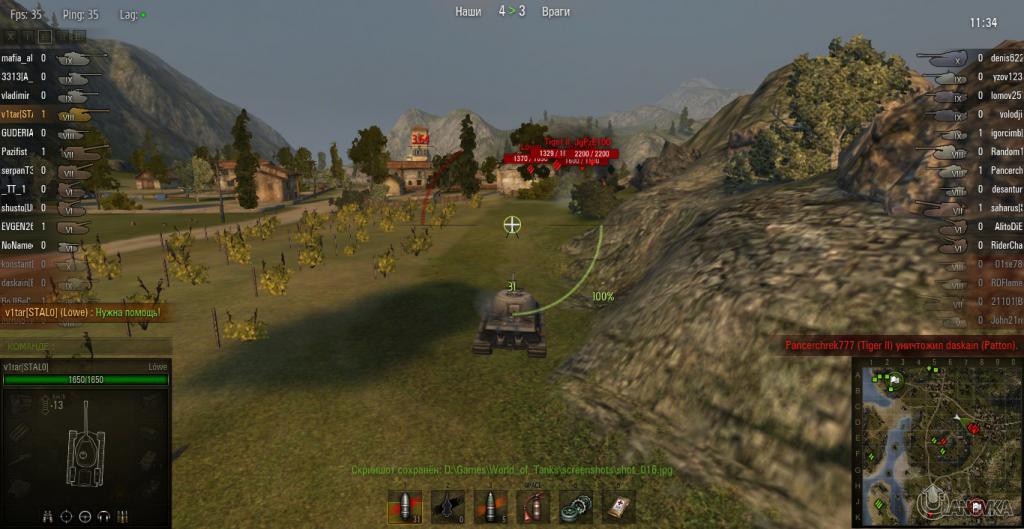Select the high-explosive shell with 5 rounds
Viewport: 1024px width, 529px height.
click(491, 507)
